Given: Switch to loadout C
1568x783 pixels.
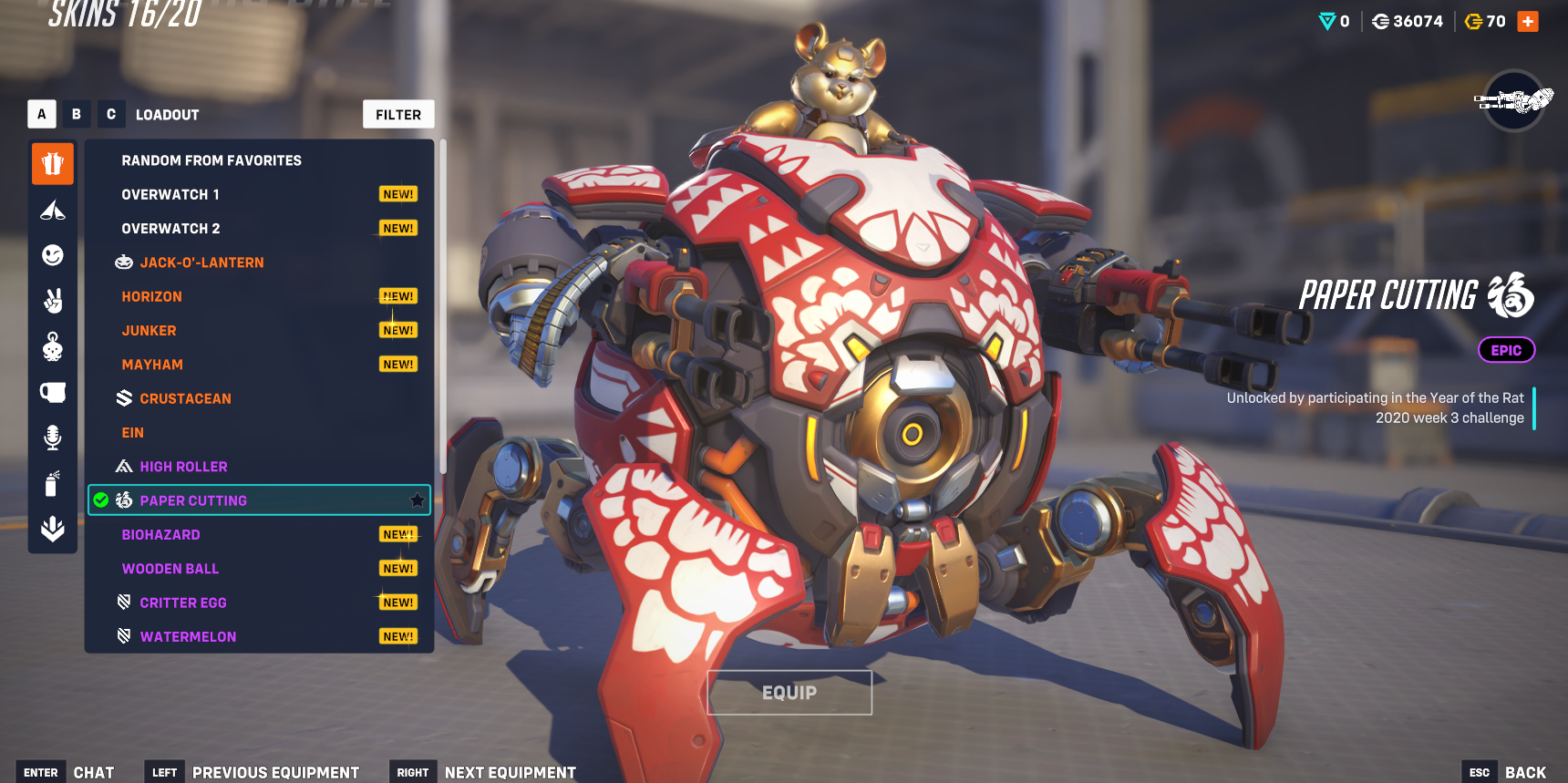Looking at the screenshot, I should 111,114.
